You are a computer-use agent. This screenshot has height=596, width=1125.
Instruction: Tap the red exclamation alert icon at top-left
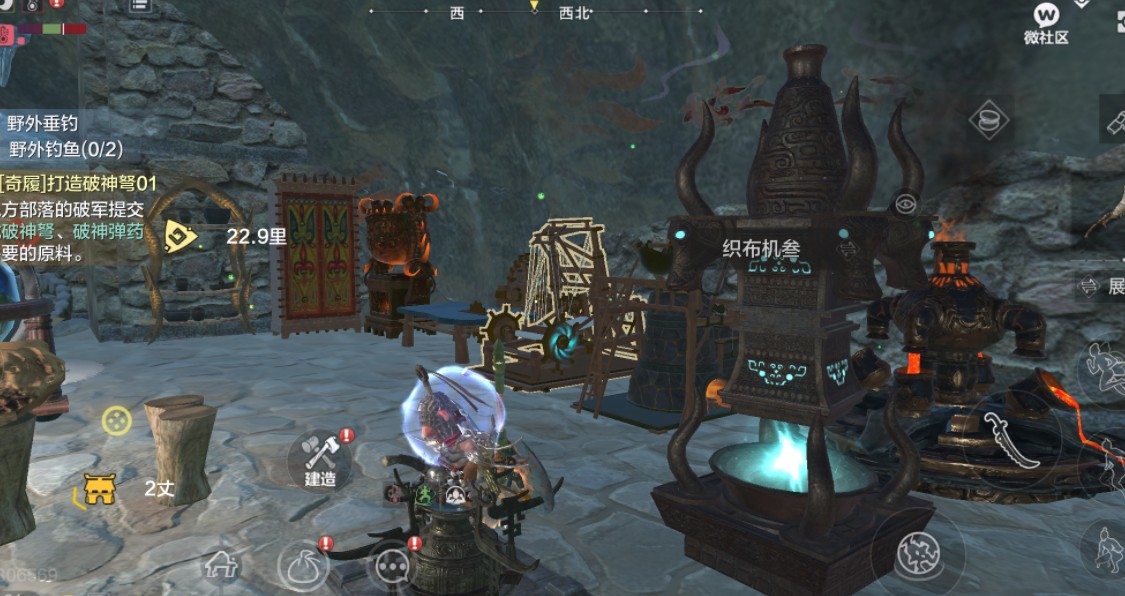pyautogui.click(x=57, y=3)
